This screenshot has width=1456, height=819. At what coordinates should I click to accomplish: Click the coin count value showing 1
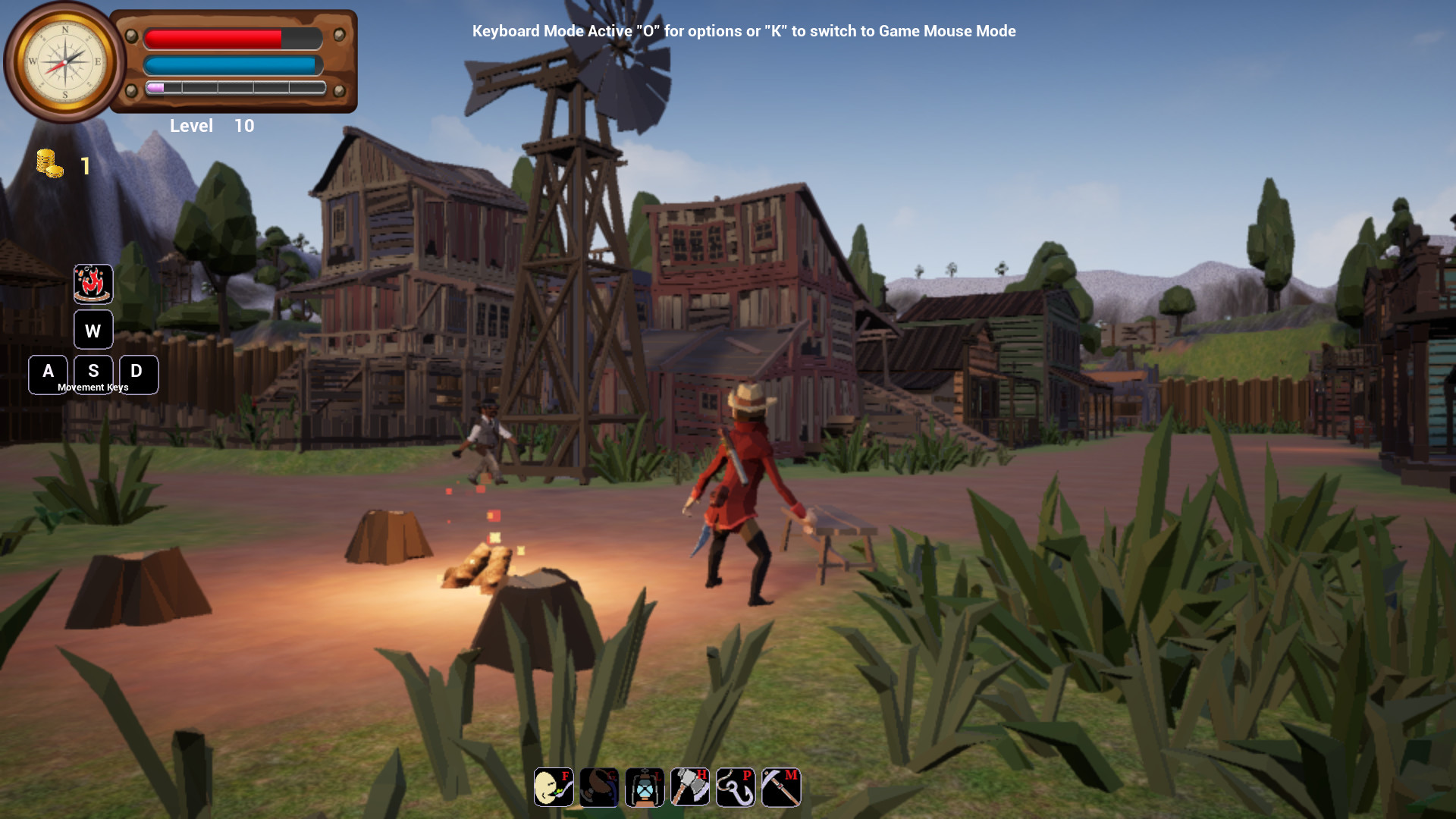[85, 166]
